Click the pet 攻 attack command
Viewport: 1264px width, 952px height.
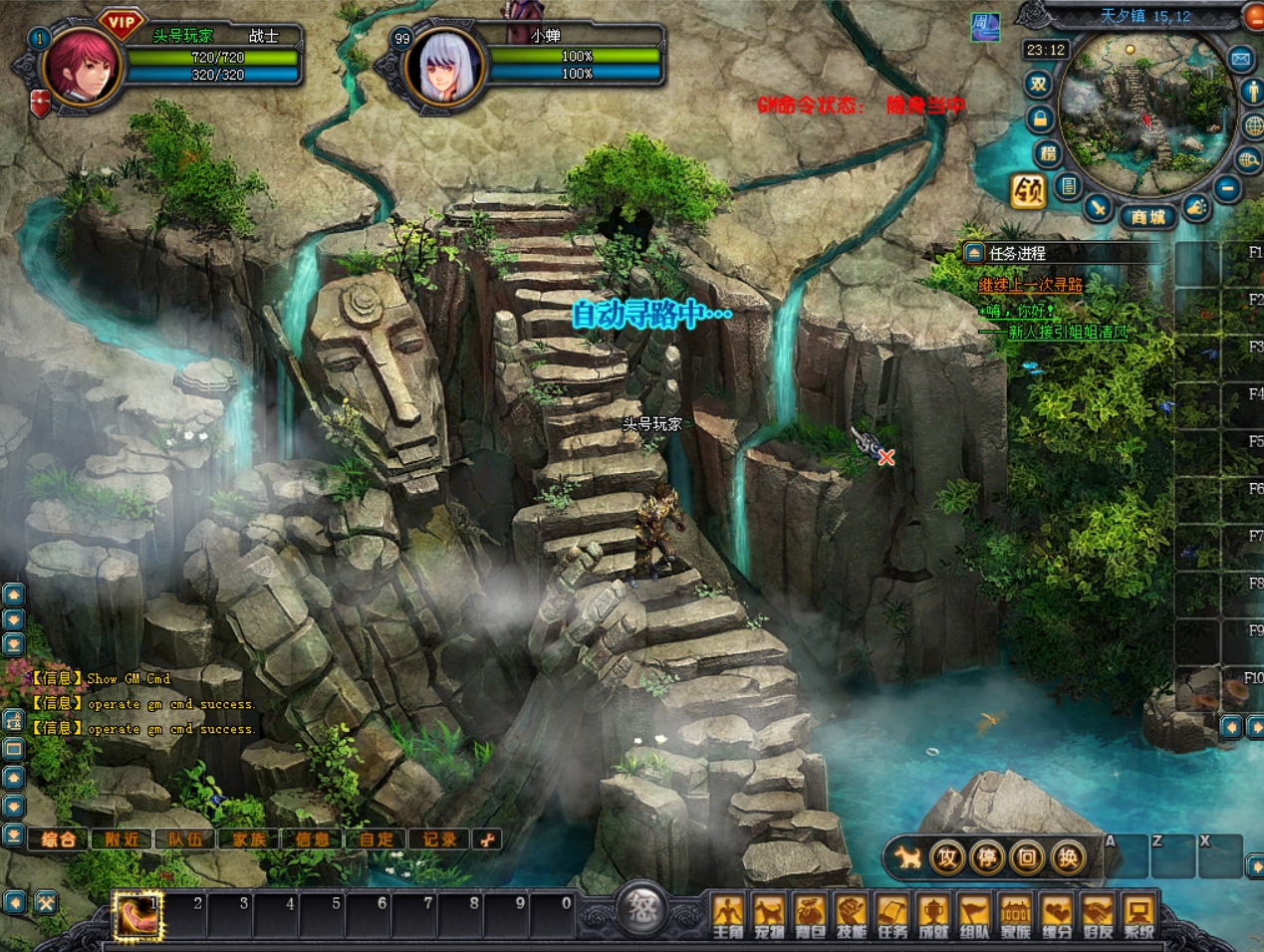947,857
